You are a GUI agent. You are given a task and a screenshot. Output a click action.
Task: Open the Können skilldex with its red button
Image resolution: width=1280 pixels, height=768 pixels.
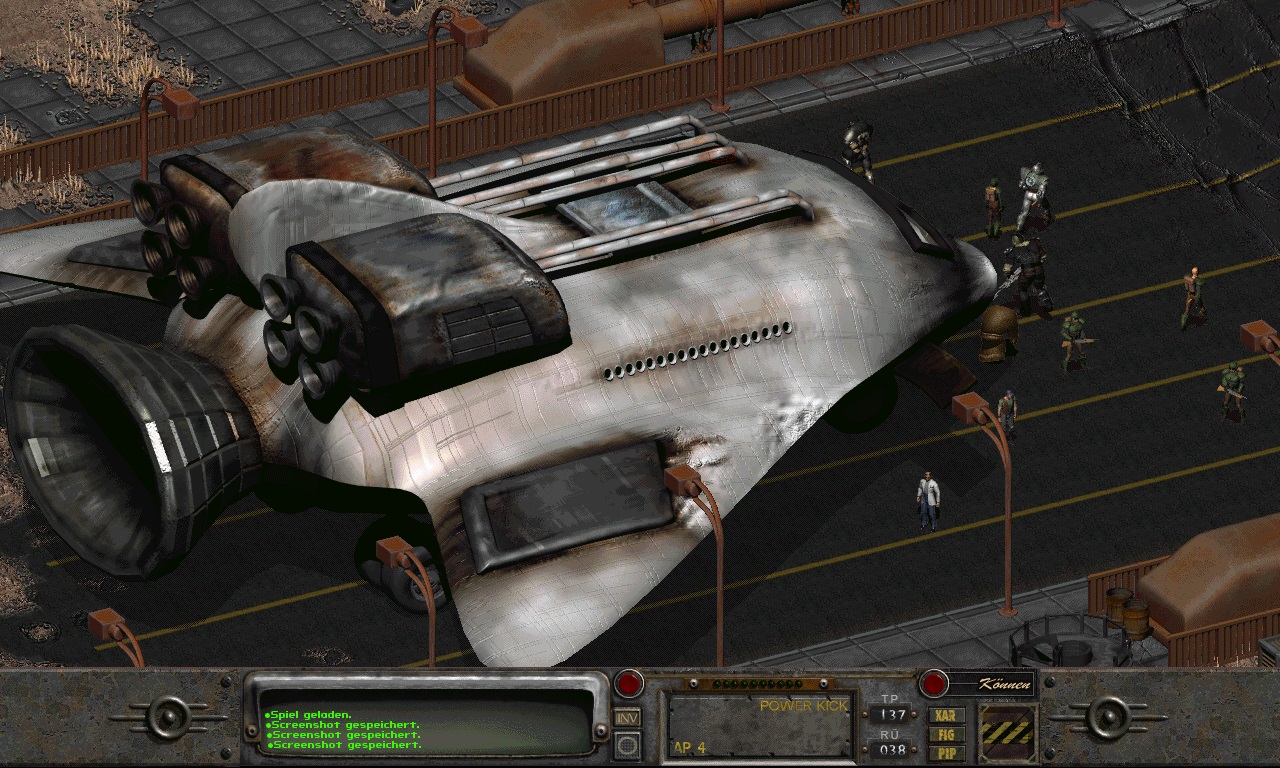pos(933,684)
